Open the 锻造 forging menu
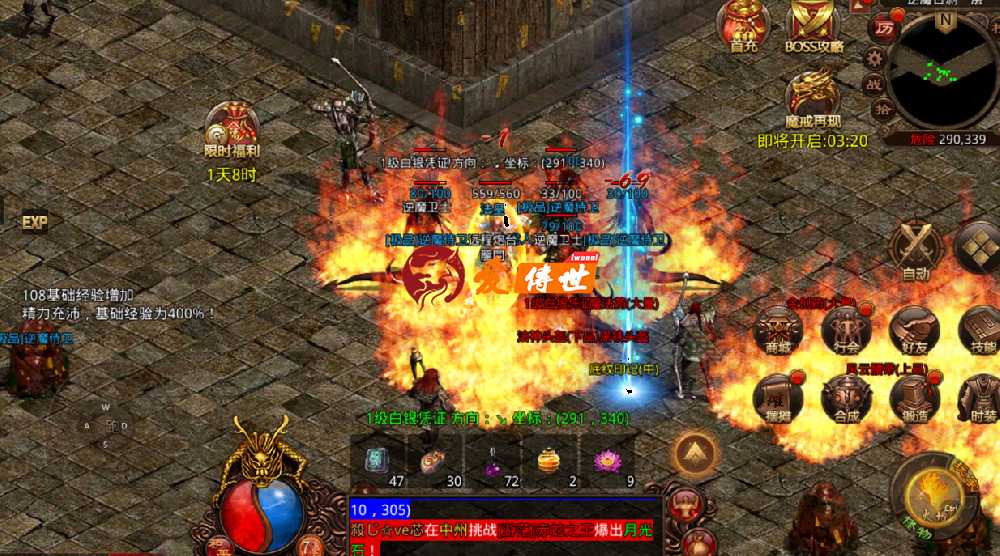The image size is (1000, 556). coord(914,396)
